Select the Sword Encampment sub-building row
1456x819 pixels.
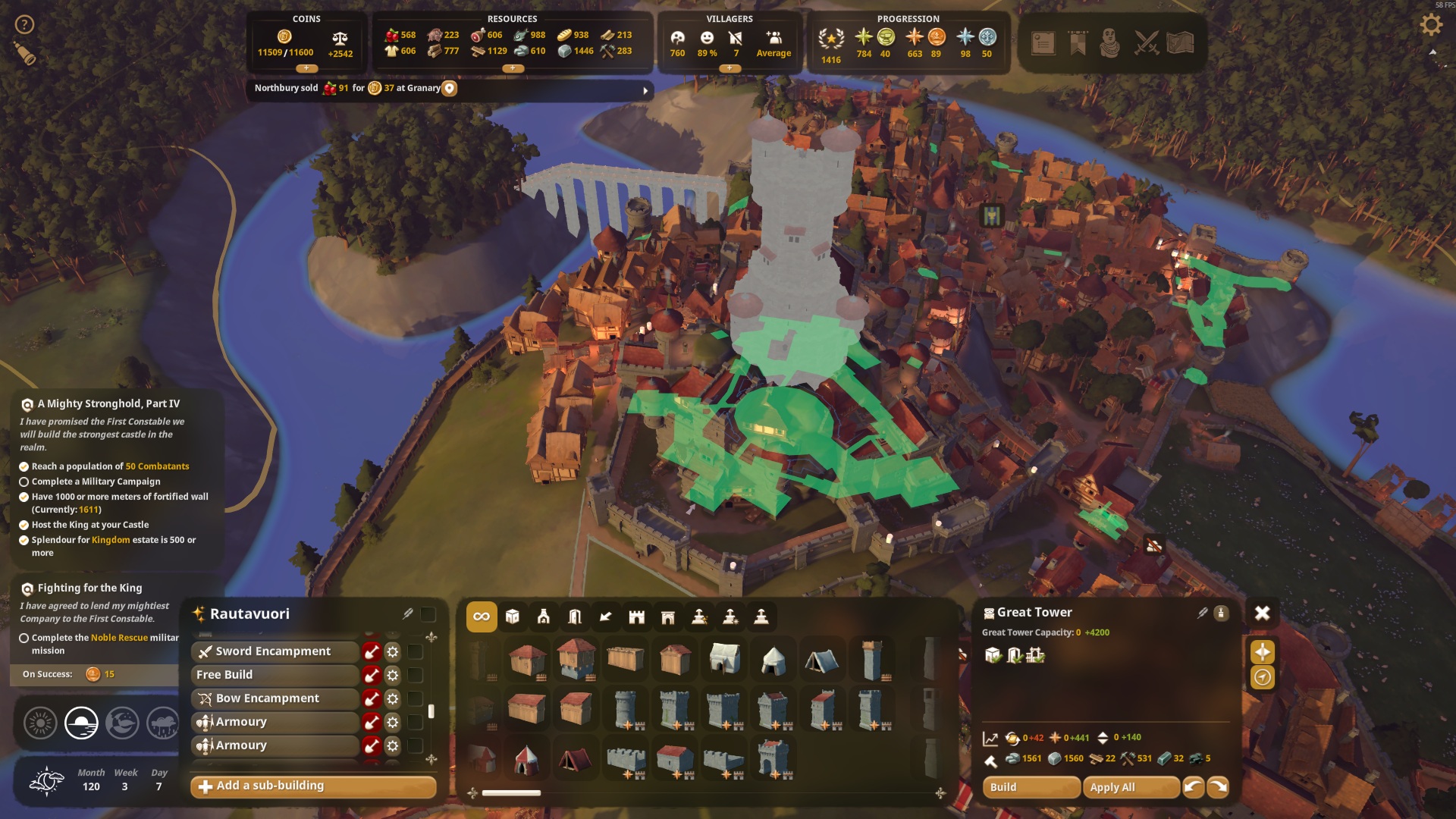point(274,651)
